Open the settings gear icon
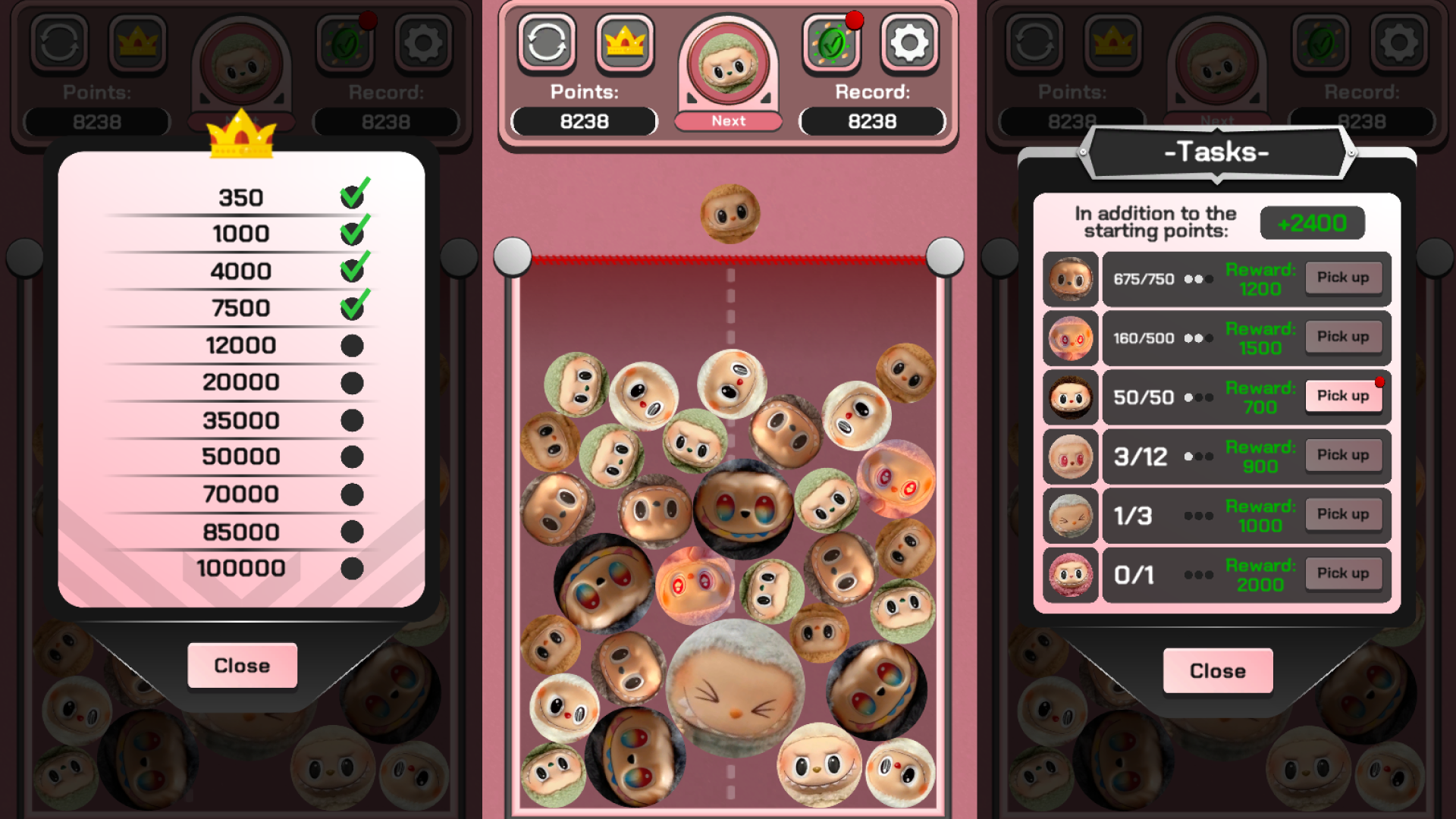The image size is (1456, 819). (908, 42)
